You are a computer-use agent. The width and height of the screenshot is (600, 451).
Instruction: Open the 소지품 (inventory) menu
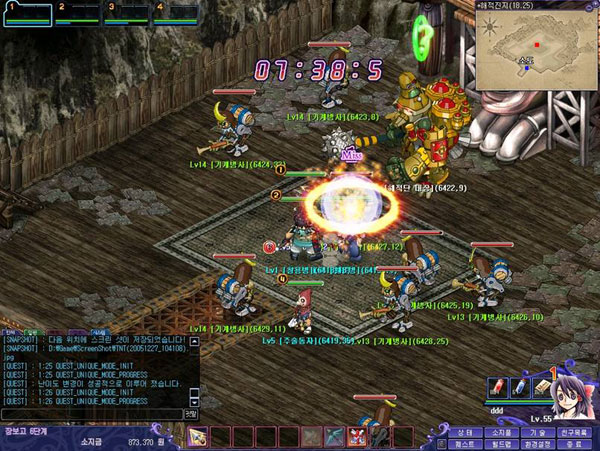(499, 430)
